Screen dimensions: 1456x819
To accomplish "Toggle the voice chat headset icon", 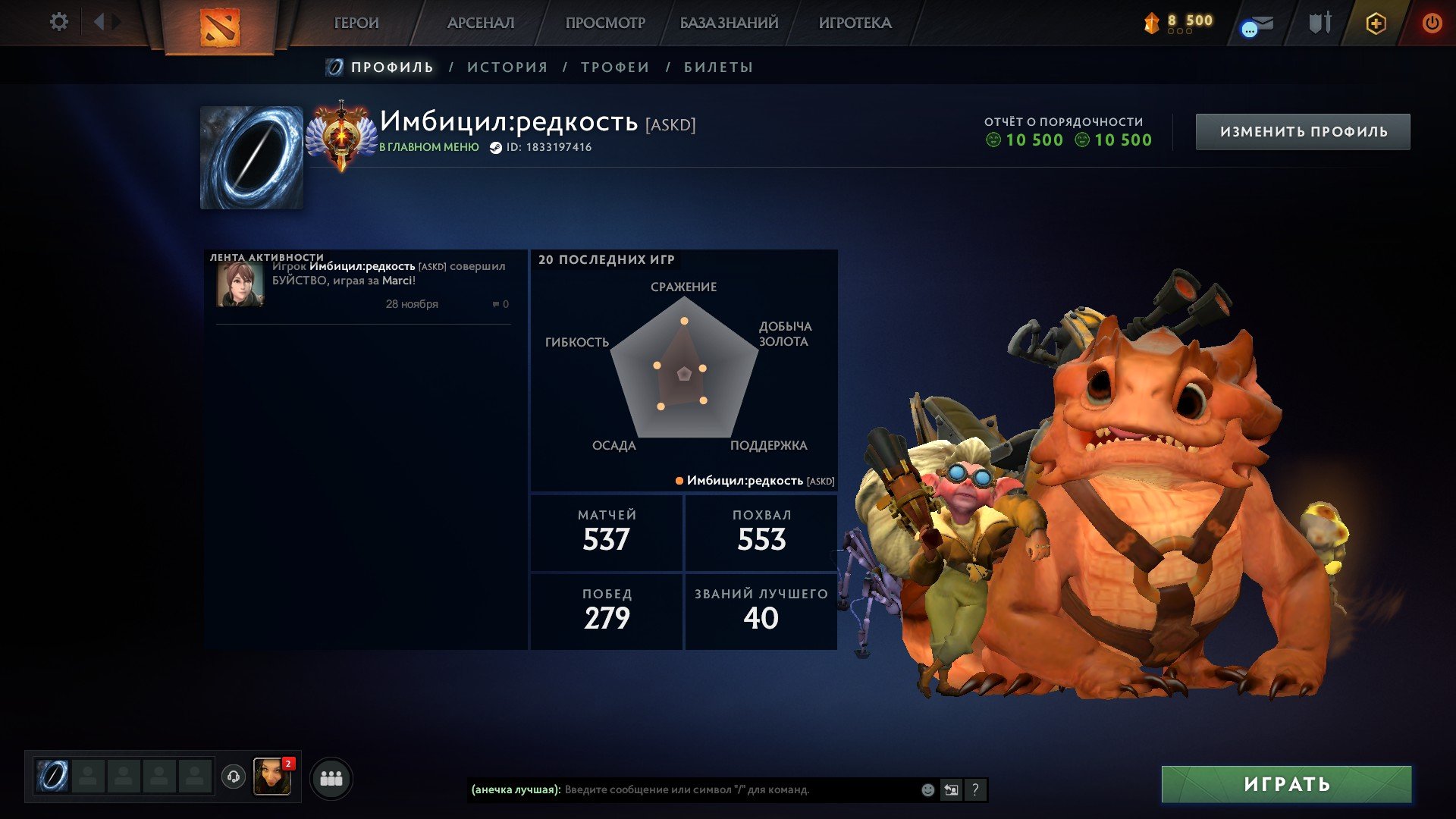I will (x=235, y=777).
